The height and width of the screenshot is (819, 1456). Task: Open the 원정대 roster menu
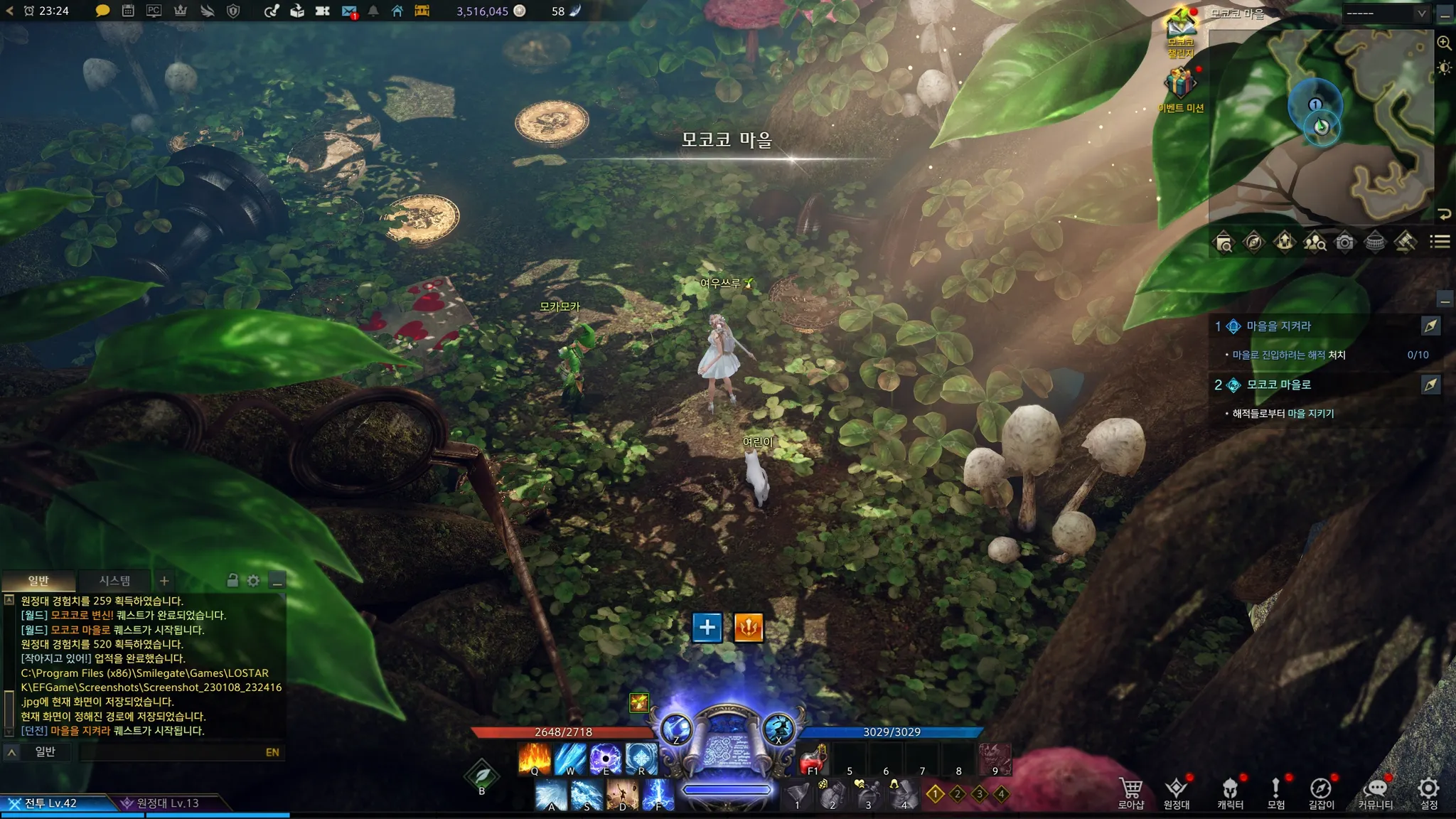click(x=1176, y=792)
